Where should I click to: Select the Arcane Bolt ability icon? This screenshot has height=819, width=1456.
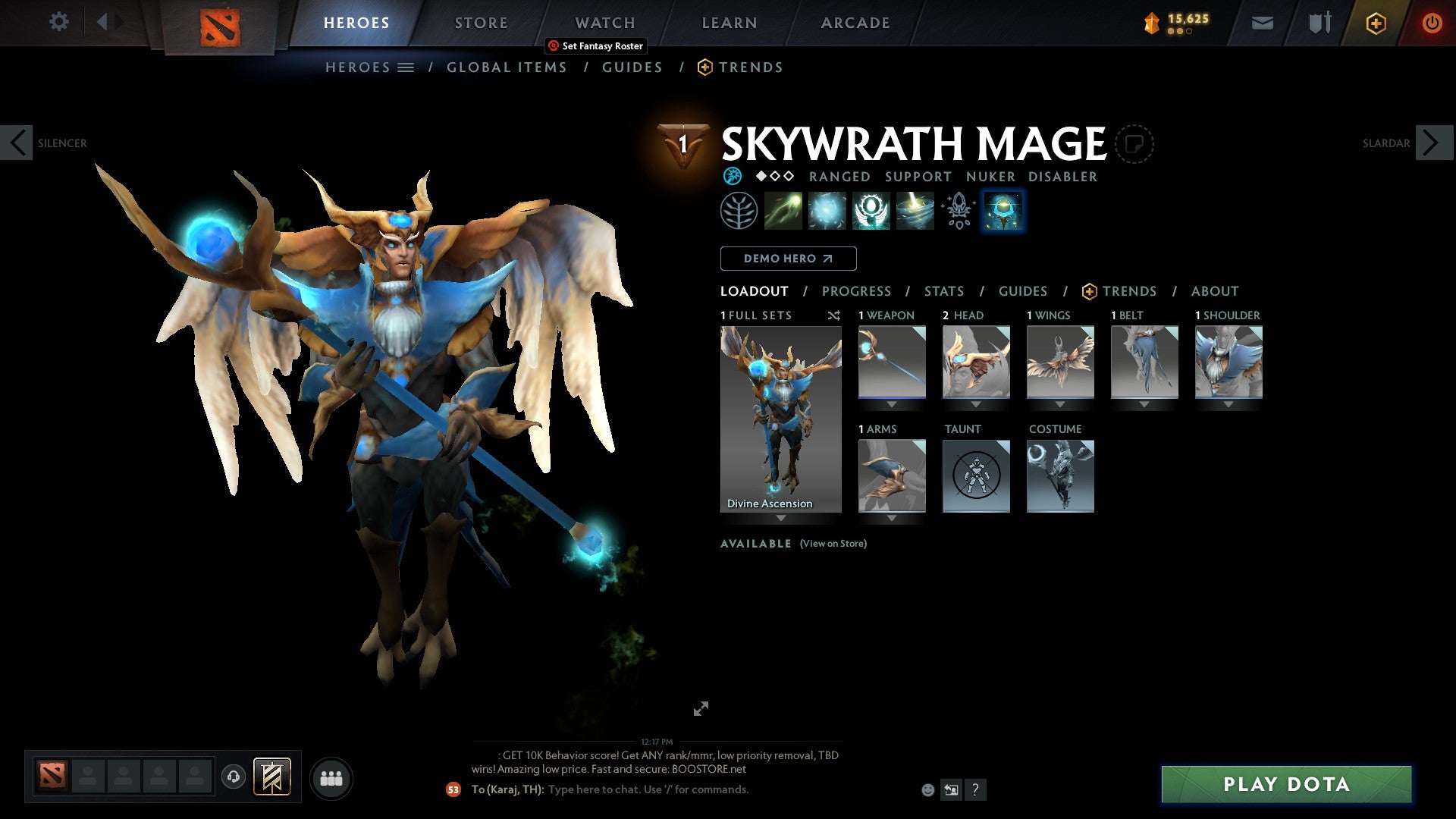pyautogui.click(x=785, y=210)
